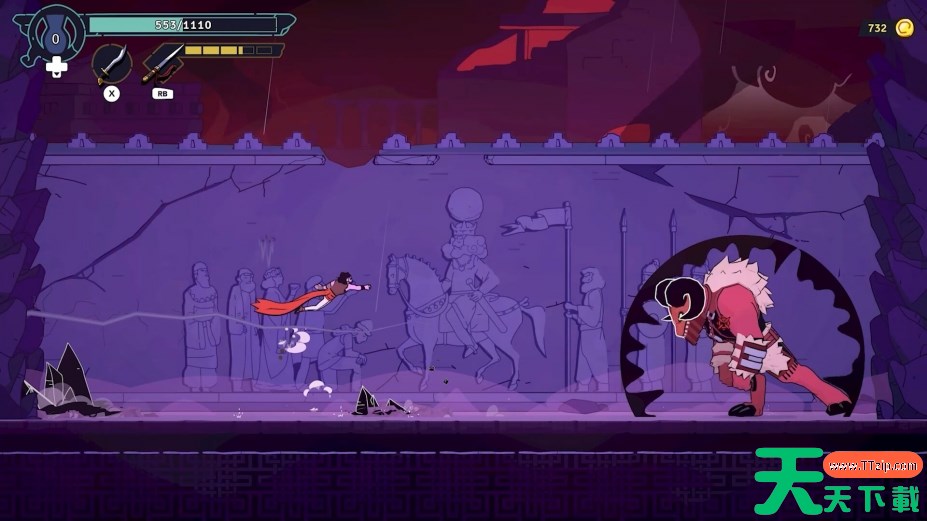
Task: Activate the straight dagger secondary weapon
Action: point(162,63)
